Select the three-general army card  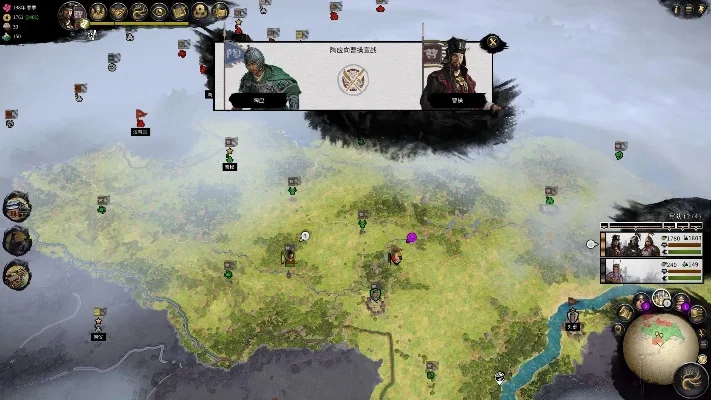click(631, 243)
